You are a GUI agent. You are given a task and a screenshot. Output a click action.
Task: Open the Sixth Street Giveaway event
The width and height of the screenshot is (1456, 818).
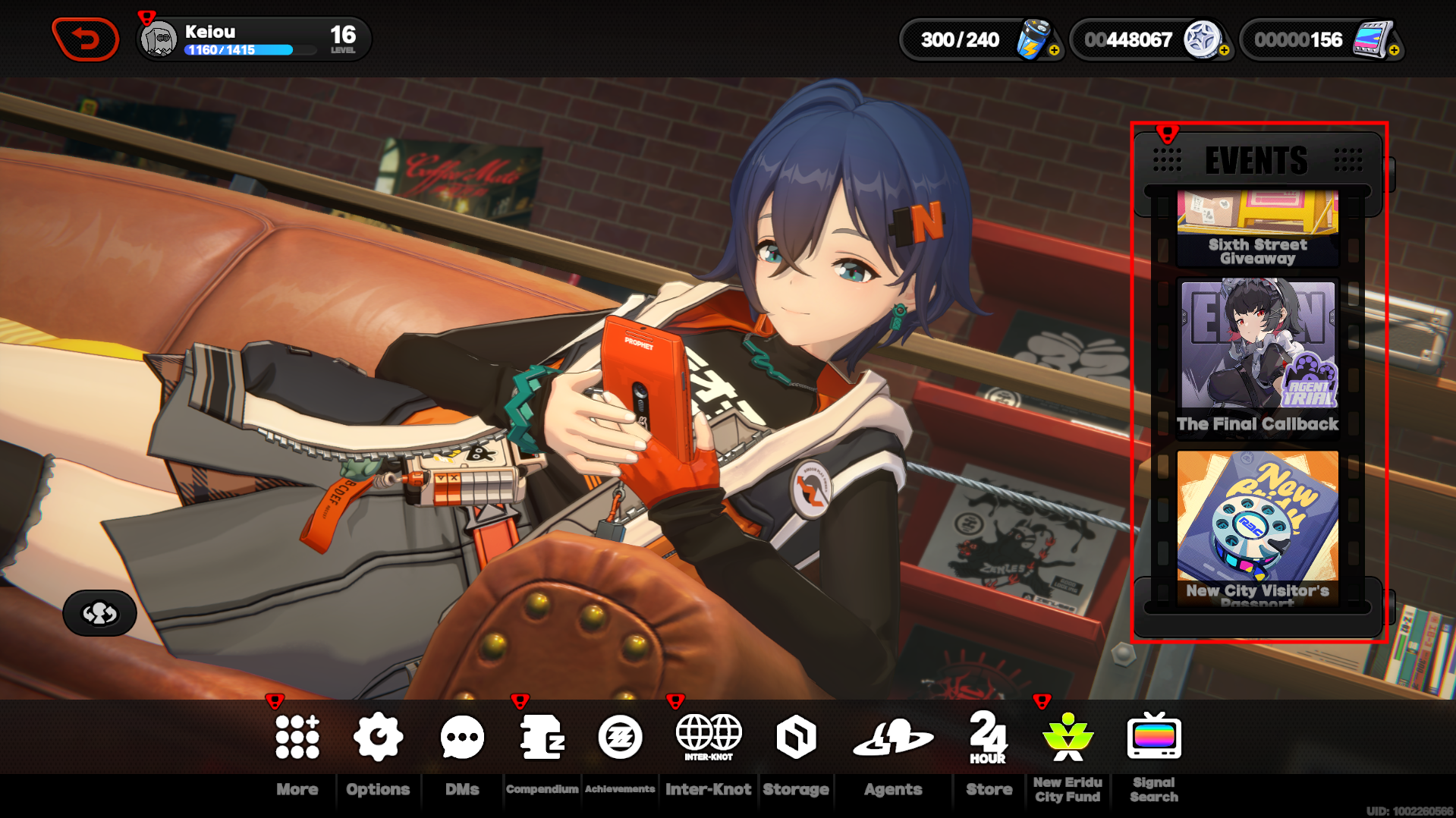pyautogui.click(x=1257, y=228)
